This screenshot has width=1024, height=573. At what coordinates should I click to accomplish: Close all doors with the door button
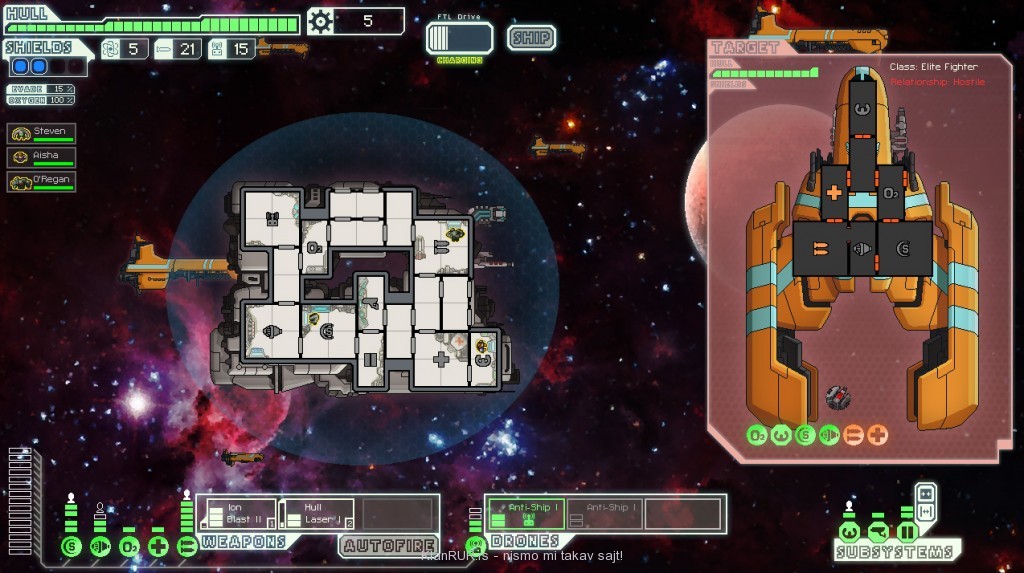point(925,494)
